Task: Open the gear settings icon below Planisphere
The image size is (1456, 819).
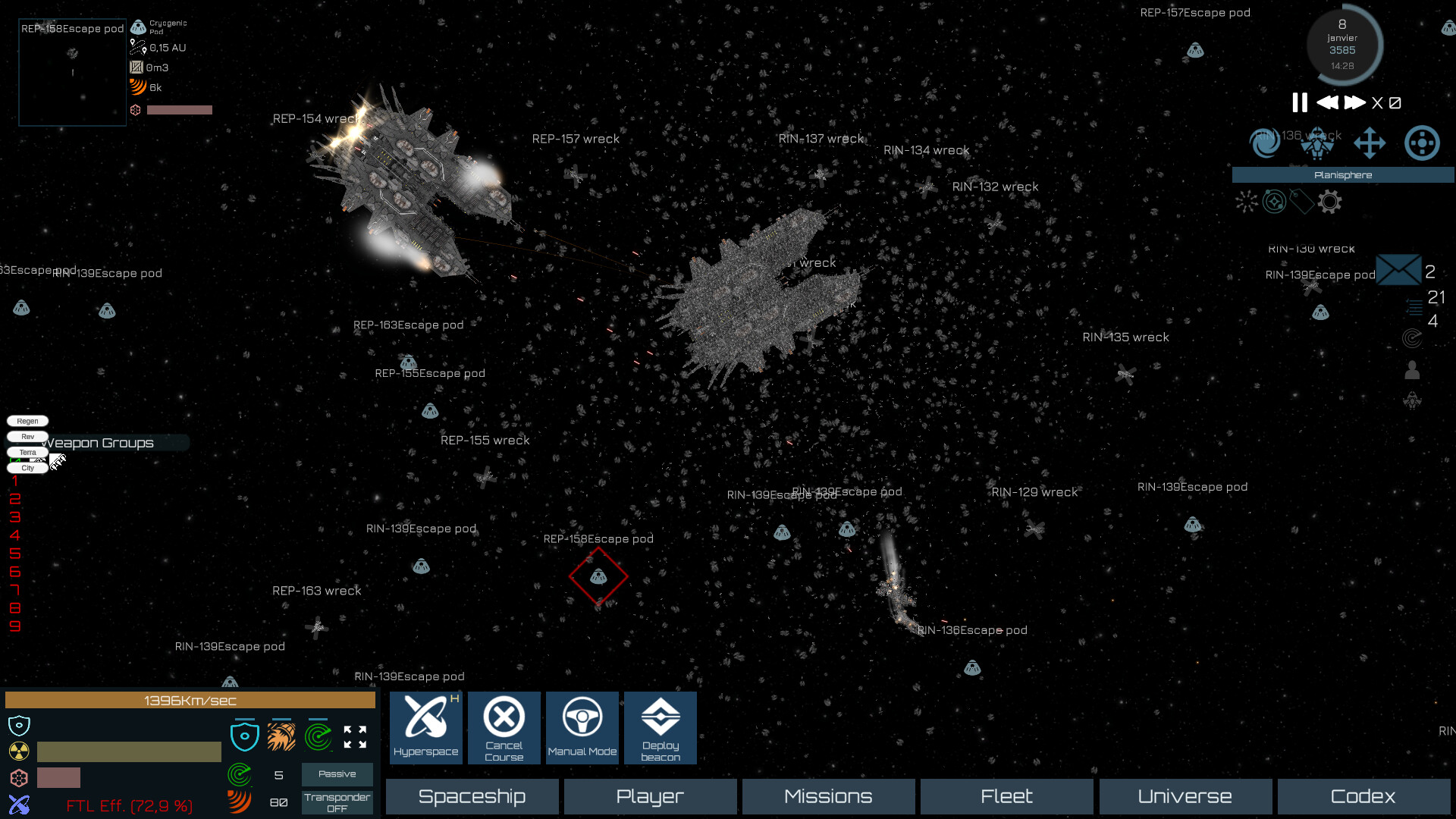Action: tap(1329, 202)
